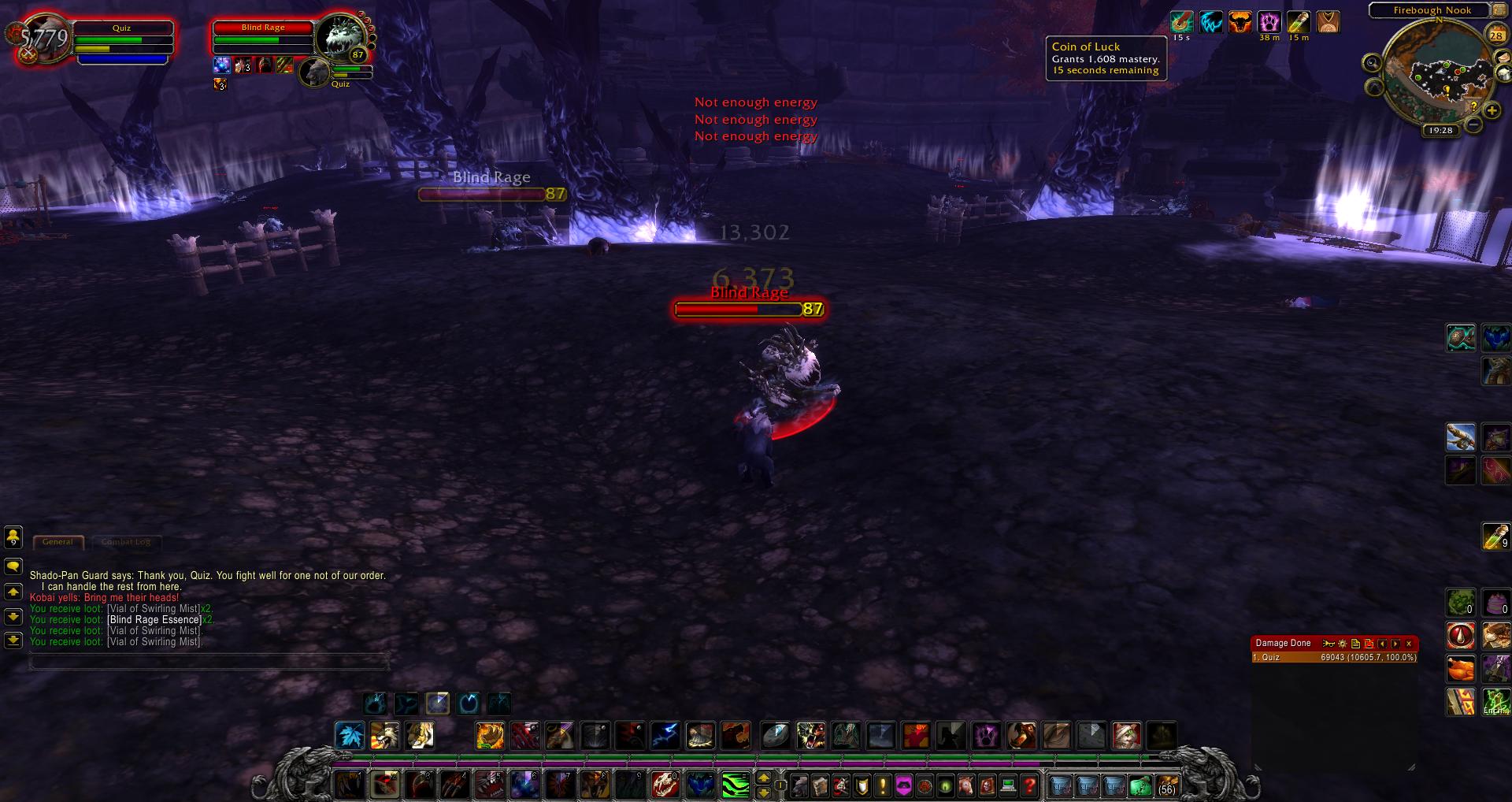Screen dimensions: 1512x802
Task: Open the Damage Done meter settings gear
Action: pos(1343,644)
